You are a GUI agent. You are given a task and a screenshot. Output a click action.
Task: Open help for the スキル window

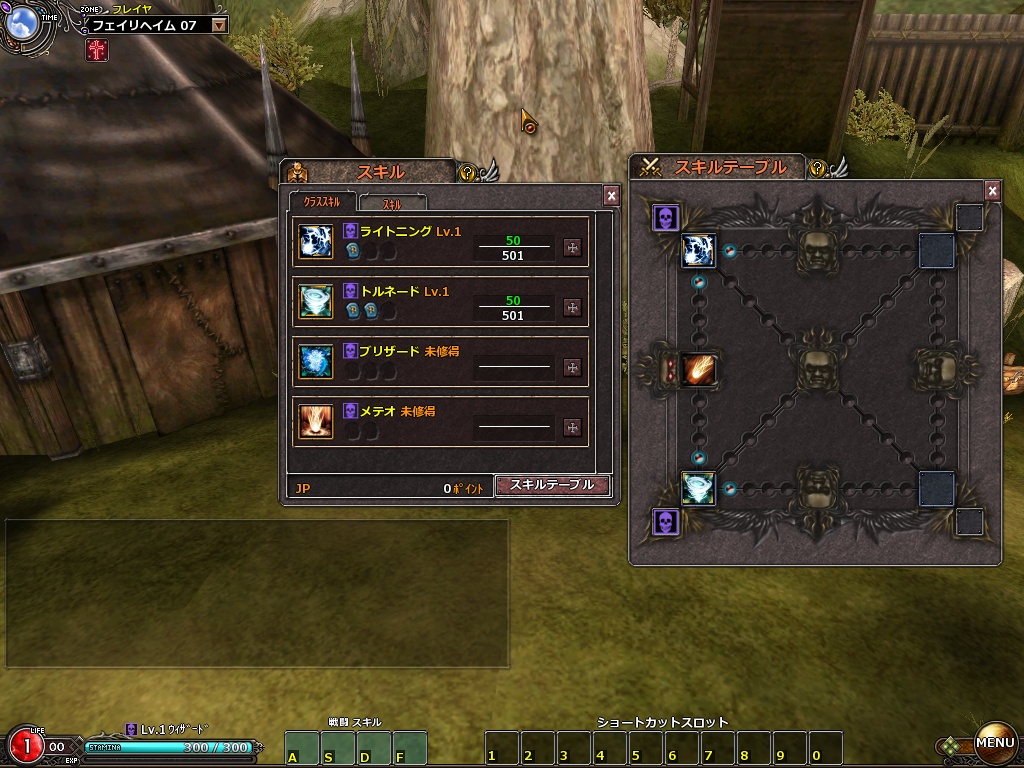[467, 173]
